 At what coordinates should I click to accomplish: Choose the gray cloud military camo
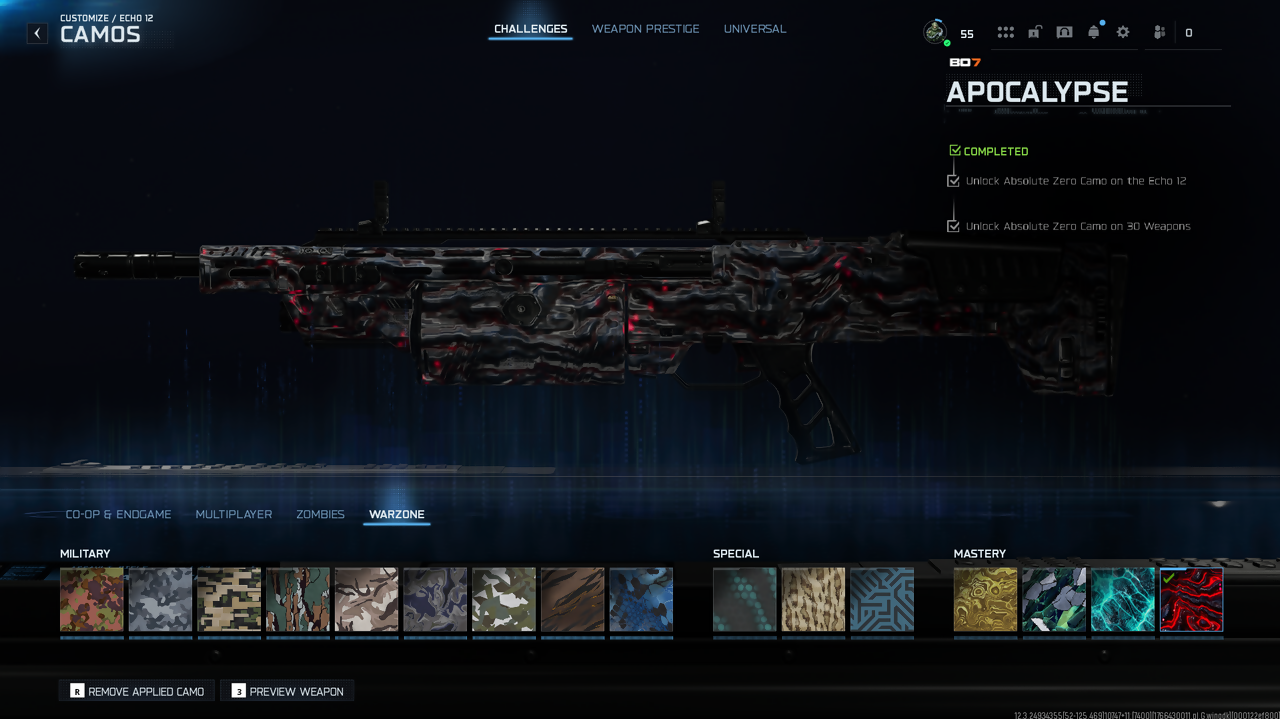[160, 600]
